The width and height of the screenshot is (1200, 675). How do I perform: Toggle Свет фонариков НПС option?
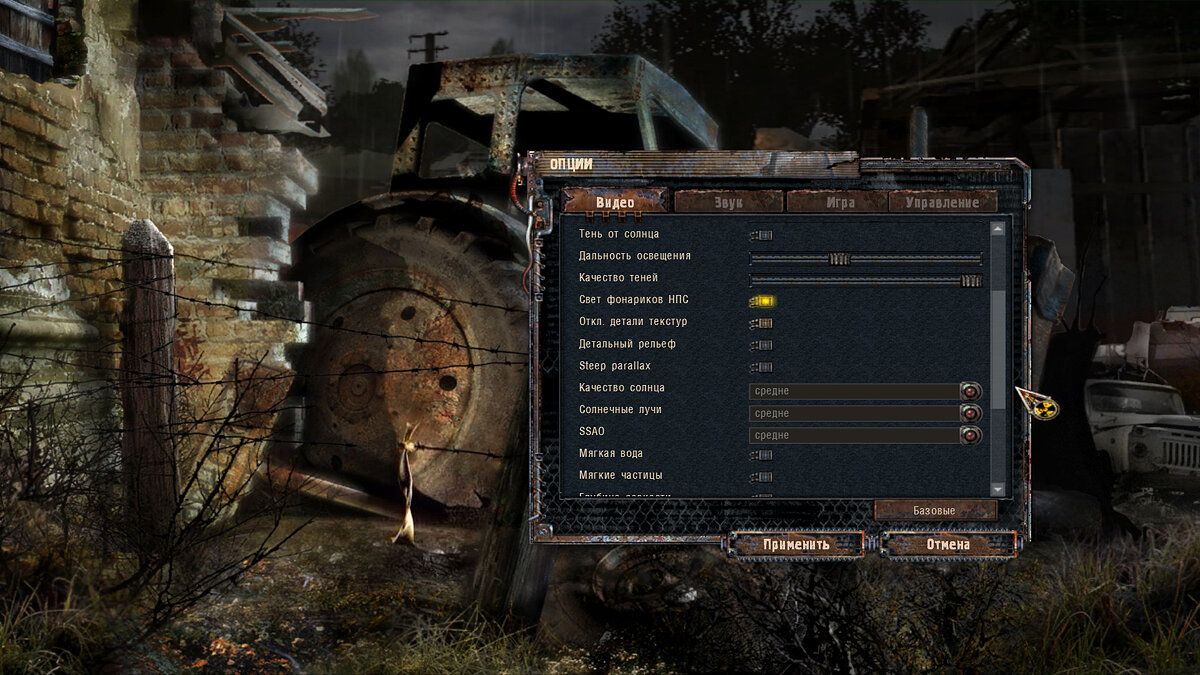click(x=762, y=301)
